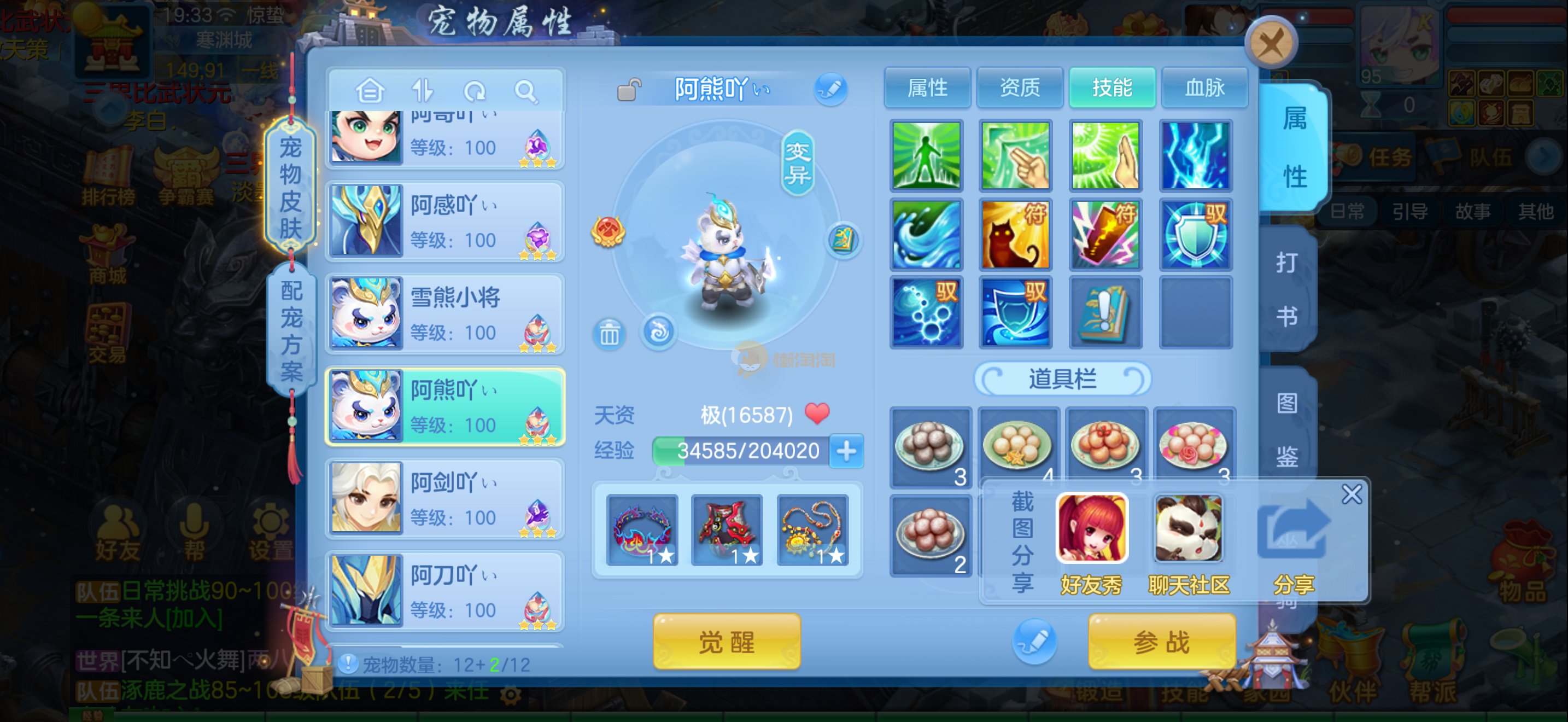The width and height of the screenshot is (1568, 722).
Task: Switch to the 血脉 tab
Action: point(1204,88)
